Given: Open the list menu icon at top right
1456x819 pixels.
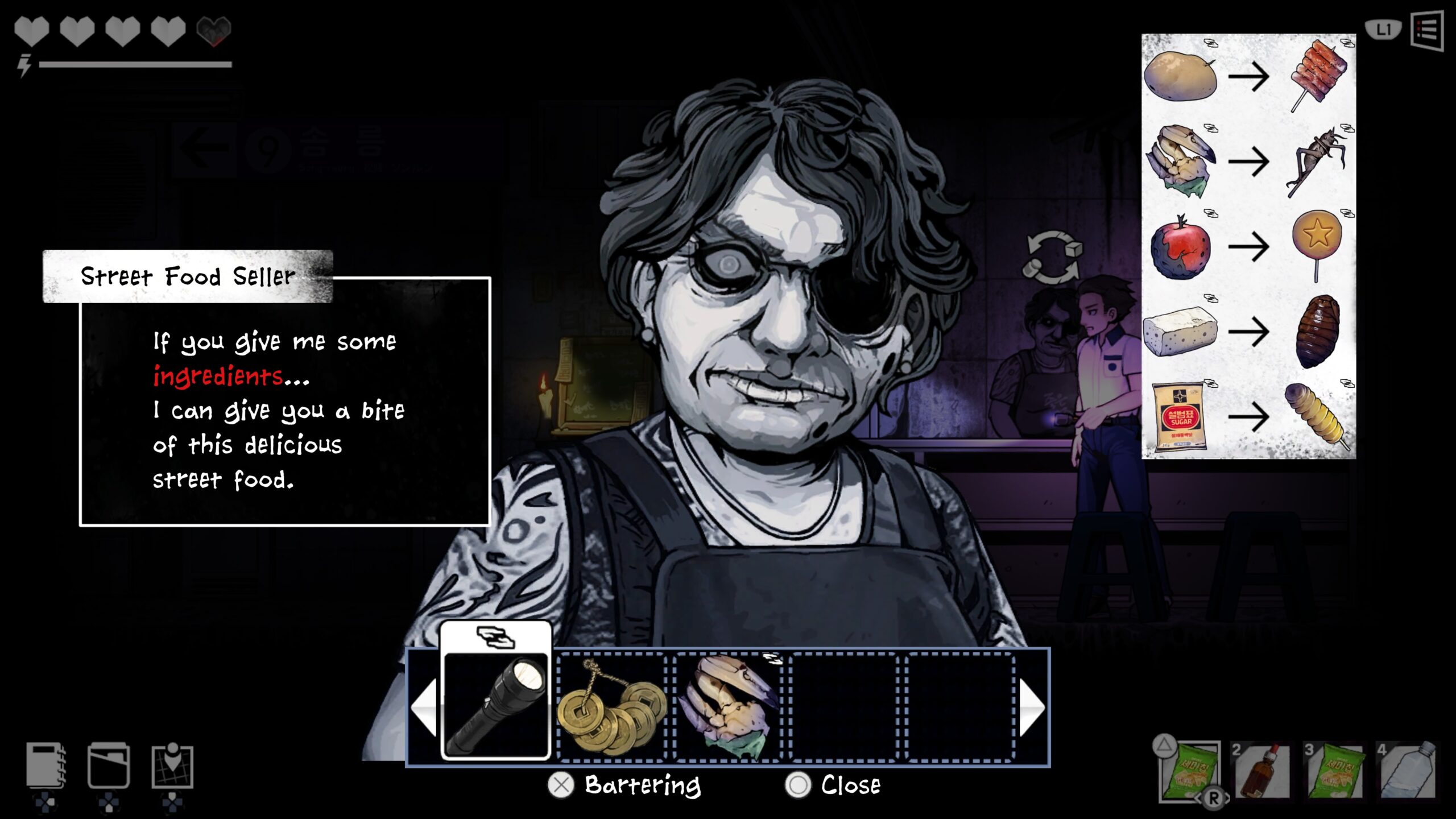Looking at the screenshot, I should point(1427,31).
